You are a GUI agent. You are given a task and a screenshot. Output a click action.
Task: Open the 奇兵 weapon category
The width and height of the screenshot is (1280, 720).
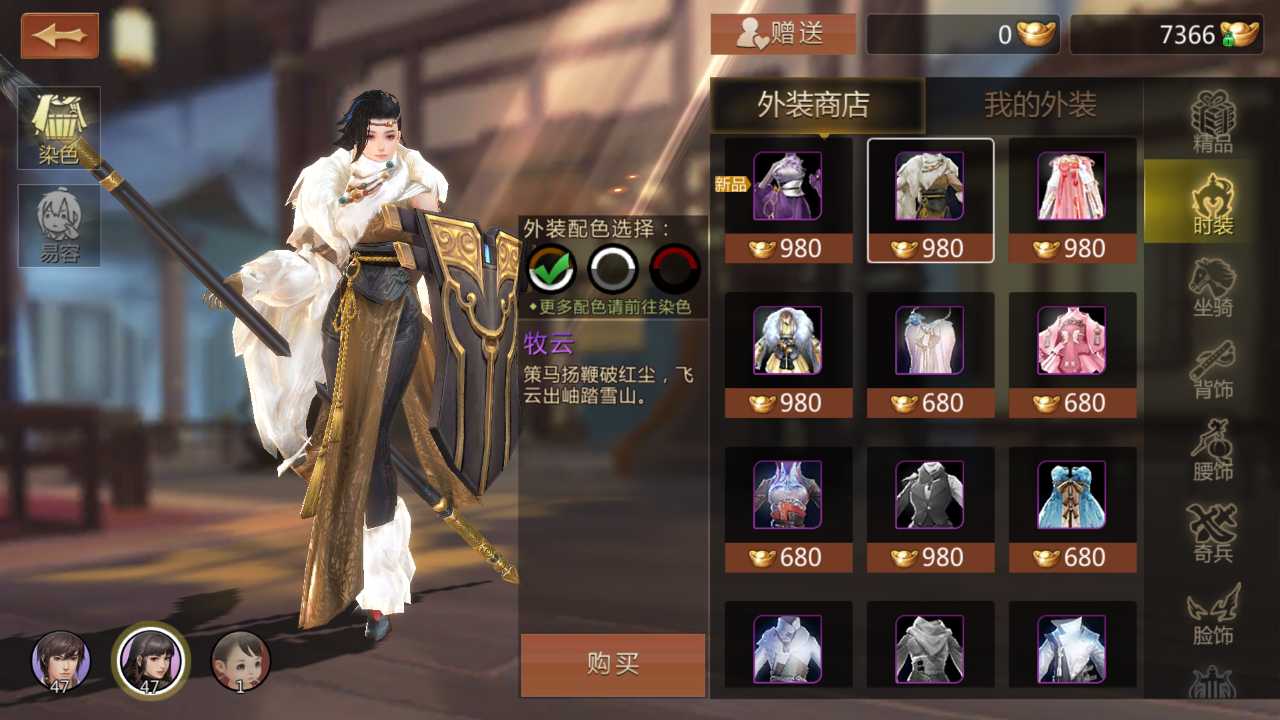pyautogui.click(x=1212, y=533)
